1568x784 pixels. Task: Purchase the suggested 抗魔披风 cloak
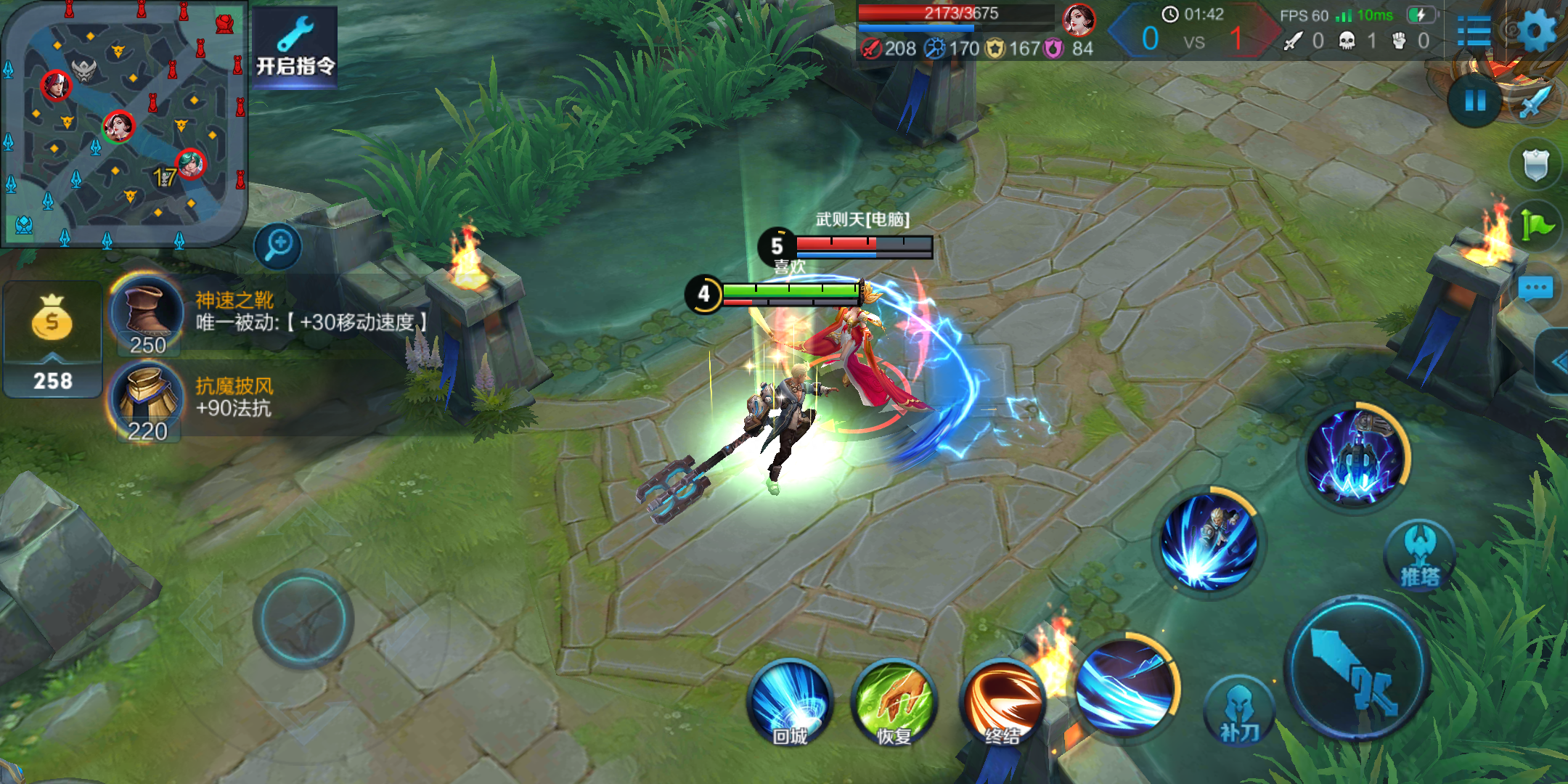click(147, 401)
